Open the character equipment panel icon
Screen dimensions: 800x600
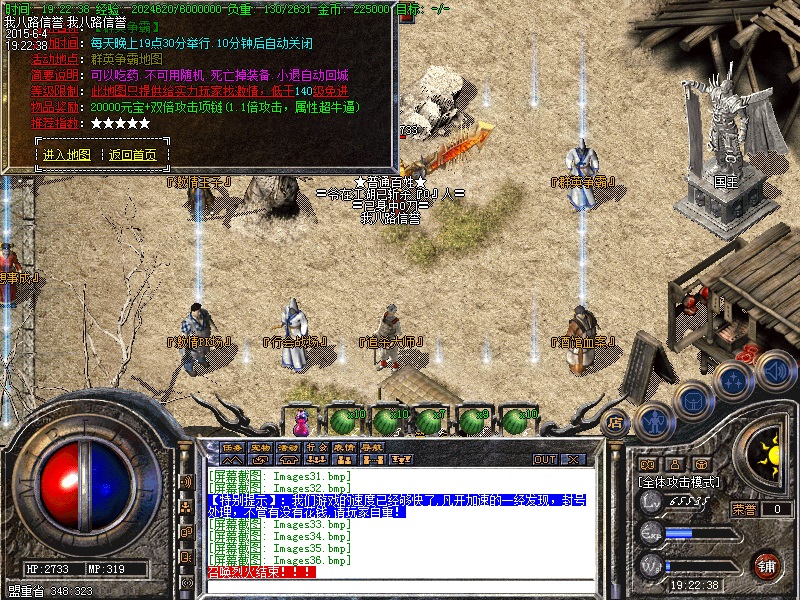(x=652, y=421)
